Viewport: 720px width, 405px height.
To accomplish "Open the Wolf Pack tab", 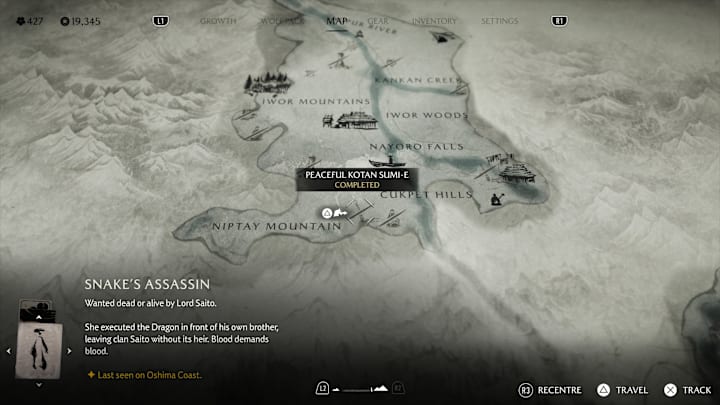I will pos(281,21).
